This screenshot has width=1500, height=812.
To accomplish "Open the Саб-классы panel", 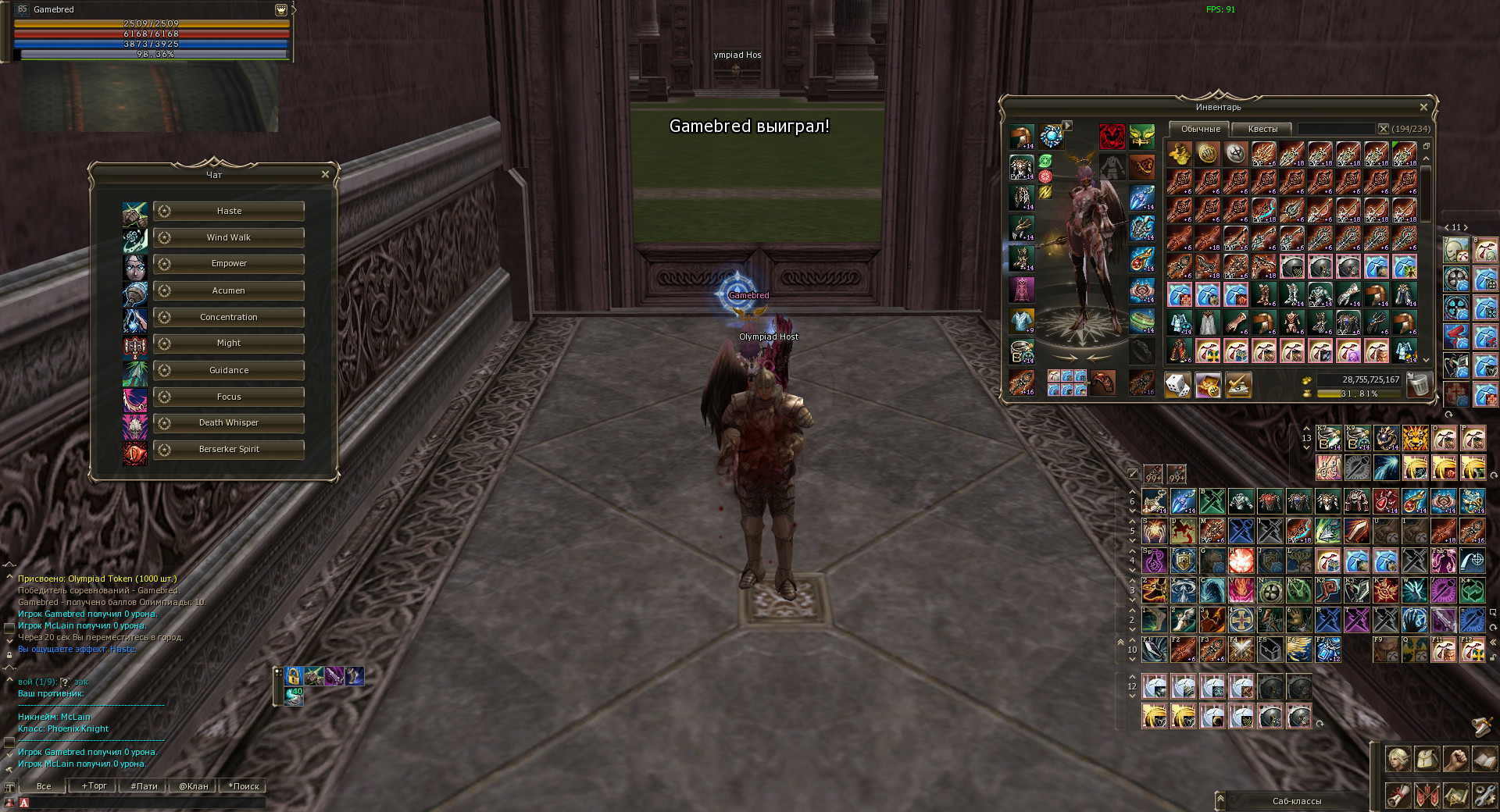I will pos(1296,801).
